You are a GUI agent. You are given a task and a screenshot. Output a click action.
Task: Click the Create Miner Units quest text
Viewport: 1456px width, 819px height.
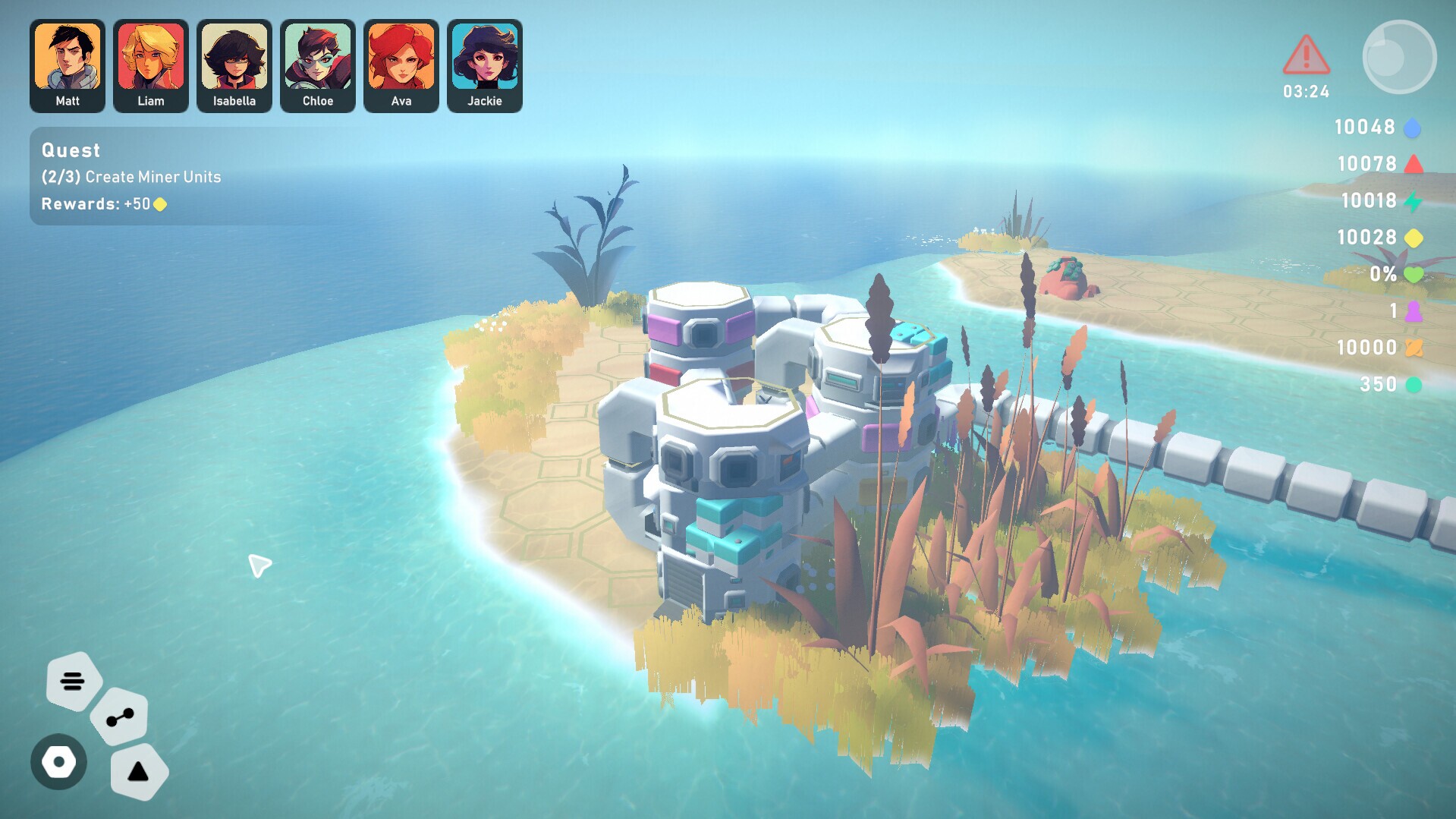131,177
